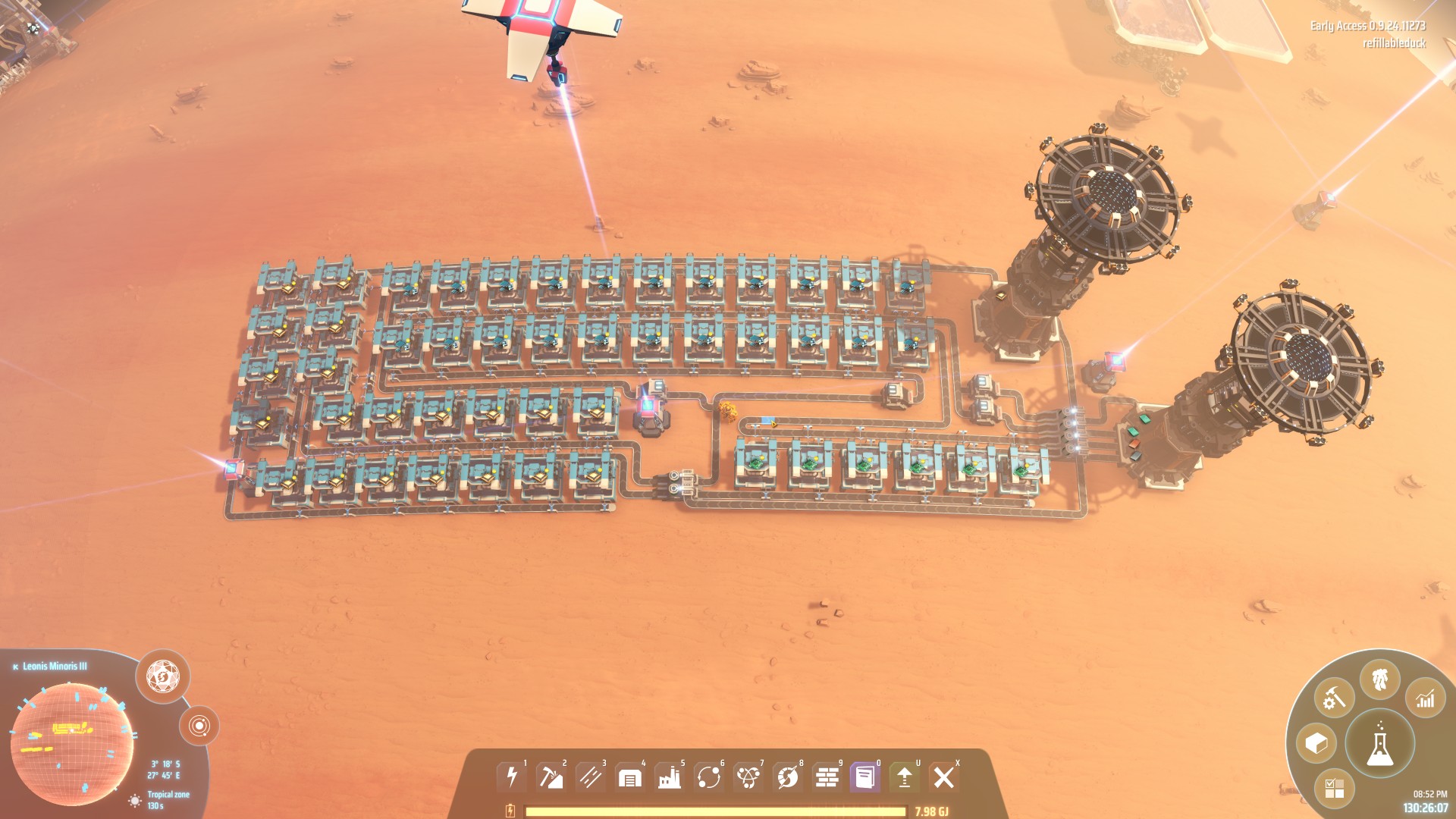Open the checkbox grid panel button
1456x819 pixels.
coord(1334,788)
